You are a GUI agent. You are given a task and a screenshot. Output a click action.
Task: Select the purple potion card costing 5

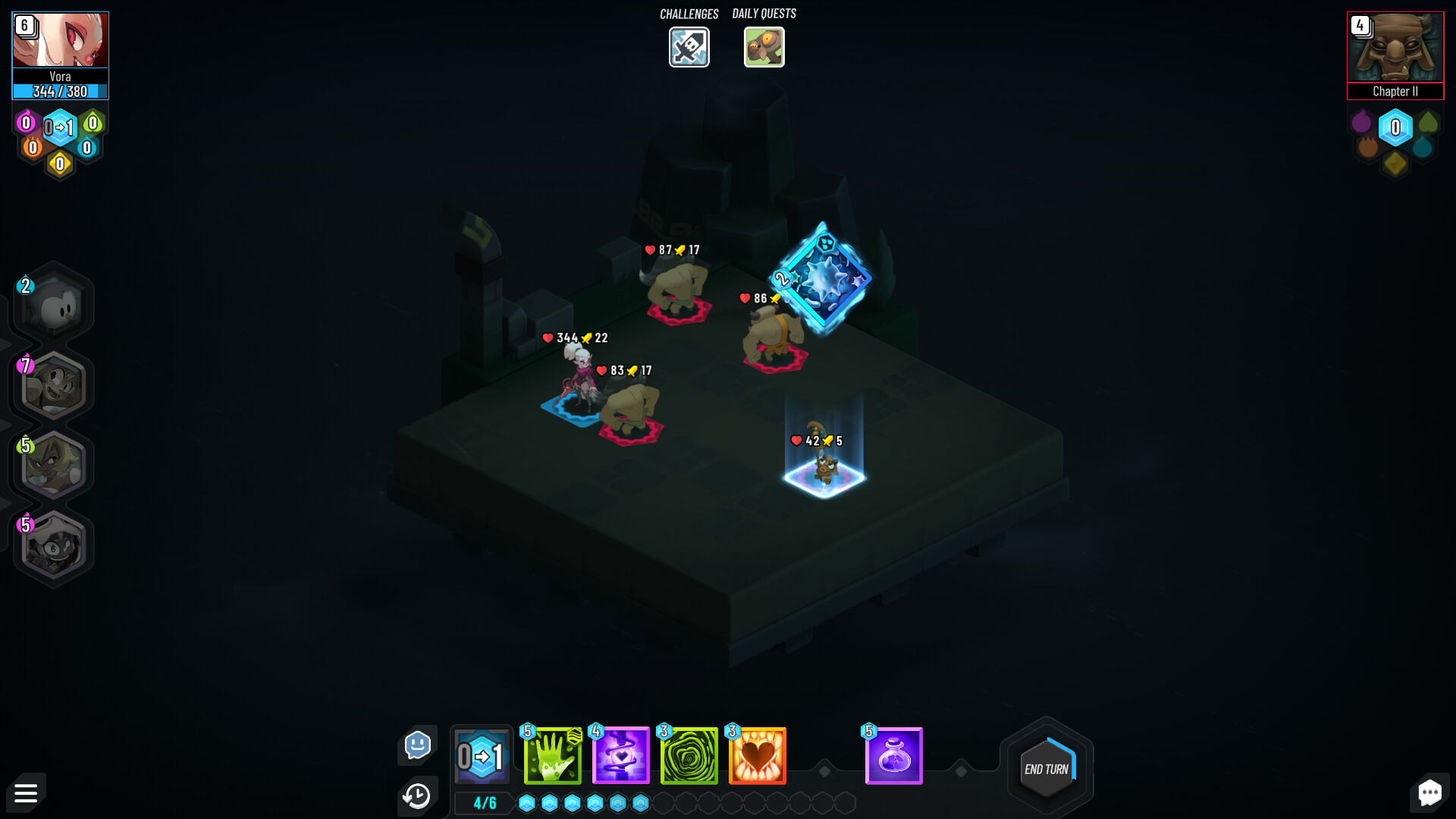click(894, 755)
